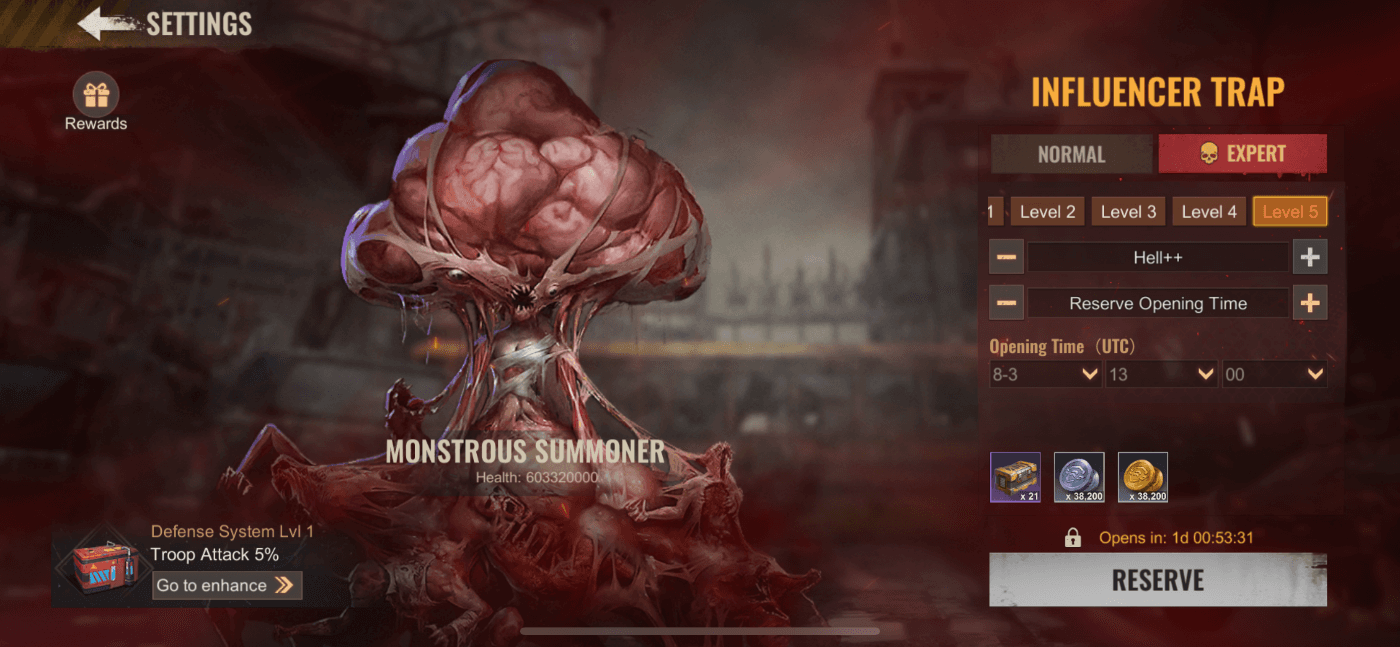View the supply crate reward x21
Screen dimensions: 1400x647
[x=1015, y=477]
